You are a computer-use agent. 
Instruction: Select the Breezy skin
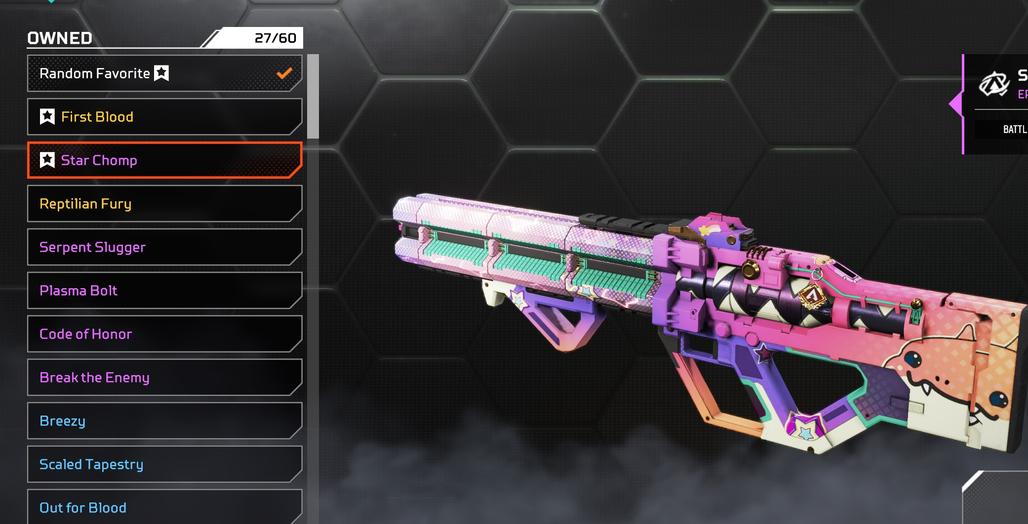coord(164,421)
